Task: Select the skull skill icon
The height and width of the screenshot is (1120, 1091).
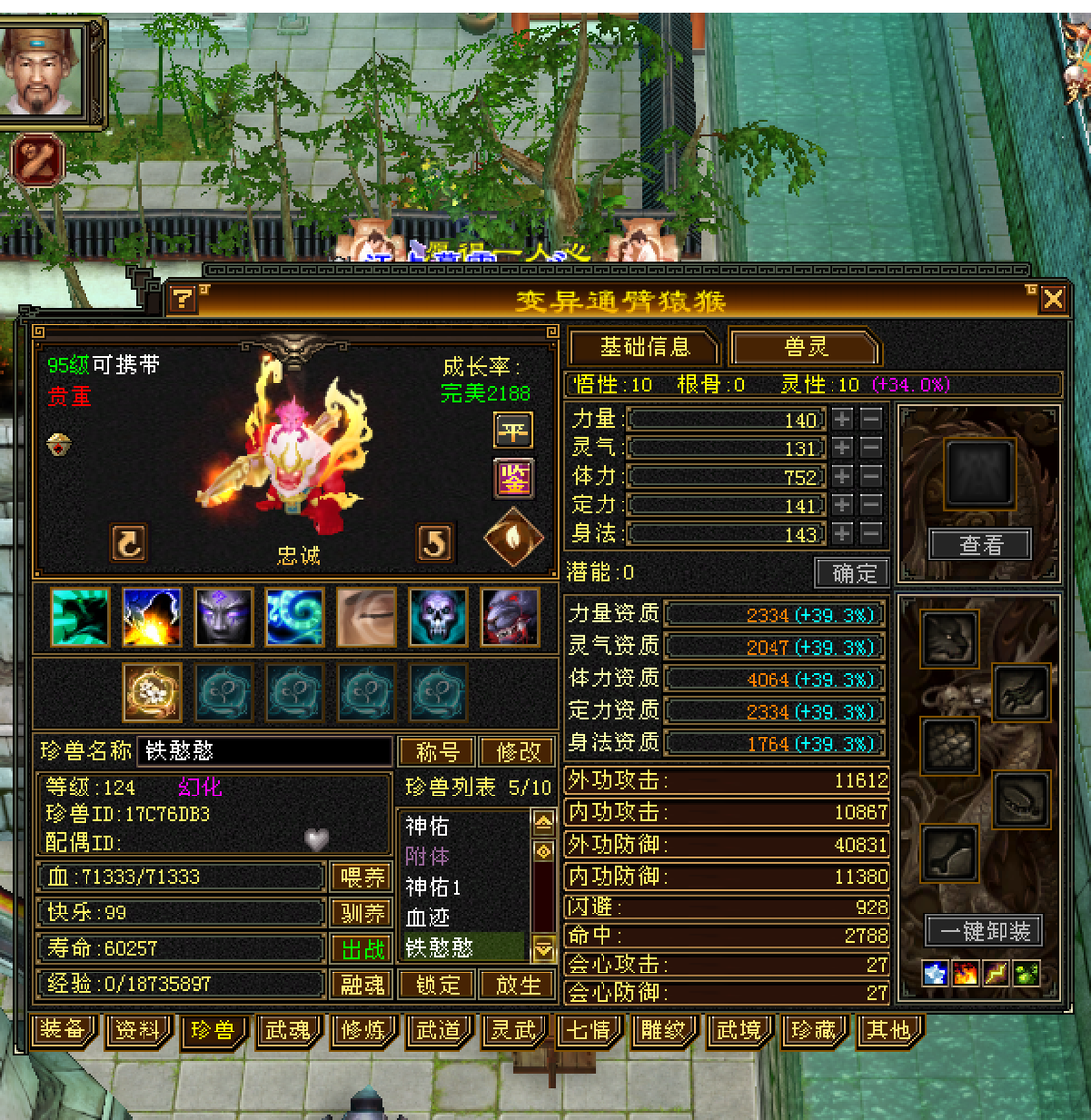Action: pos(437,617)
